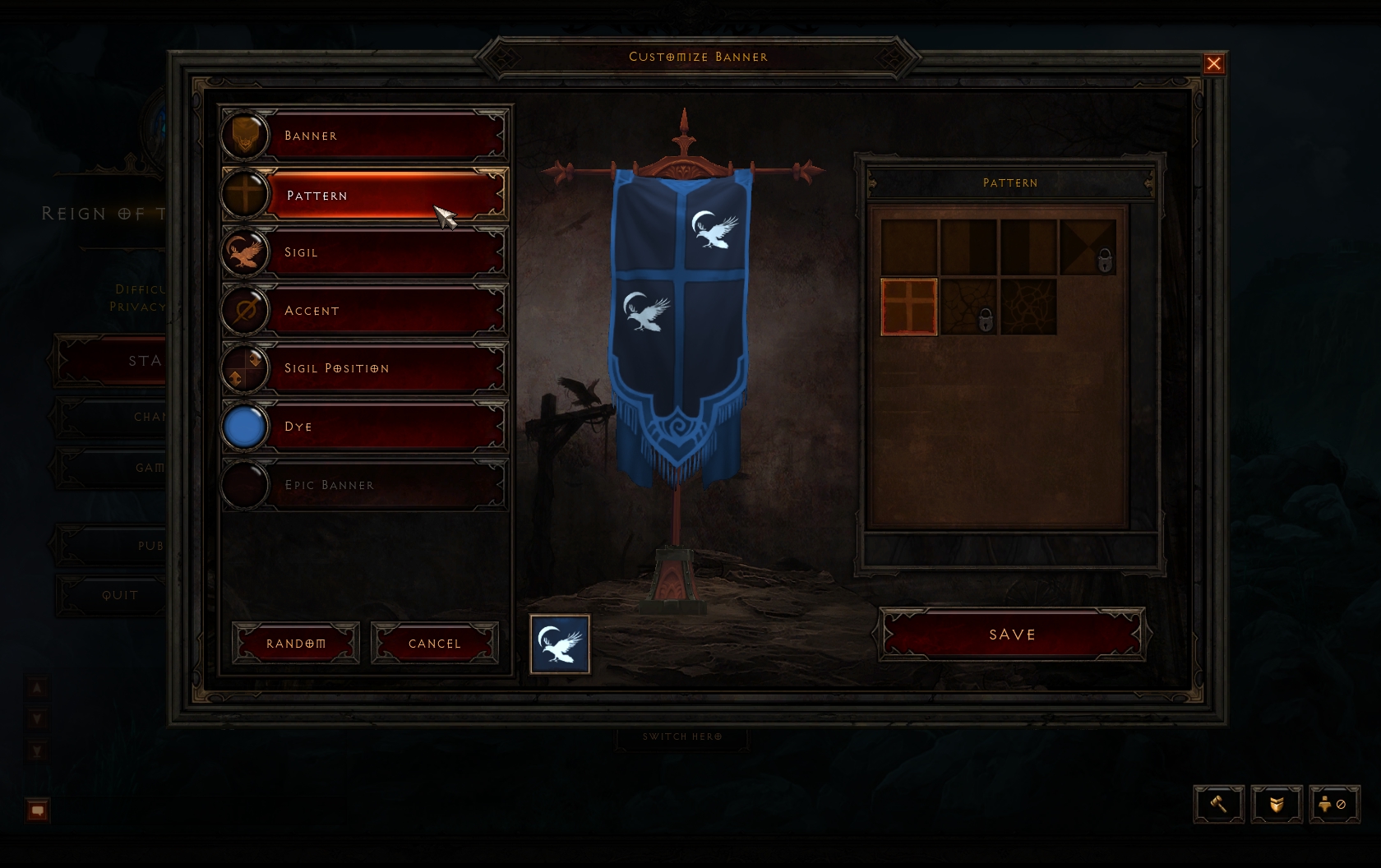Click the gold chevron shield icon
Image resolution: width=1381 pixels, height=868 pixels.
(1277, 804)
